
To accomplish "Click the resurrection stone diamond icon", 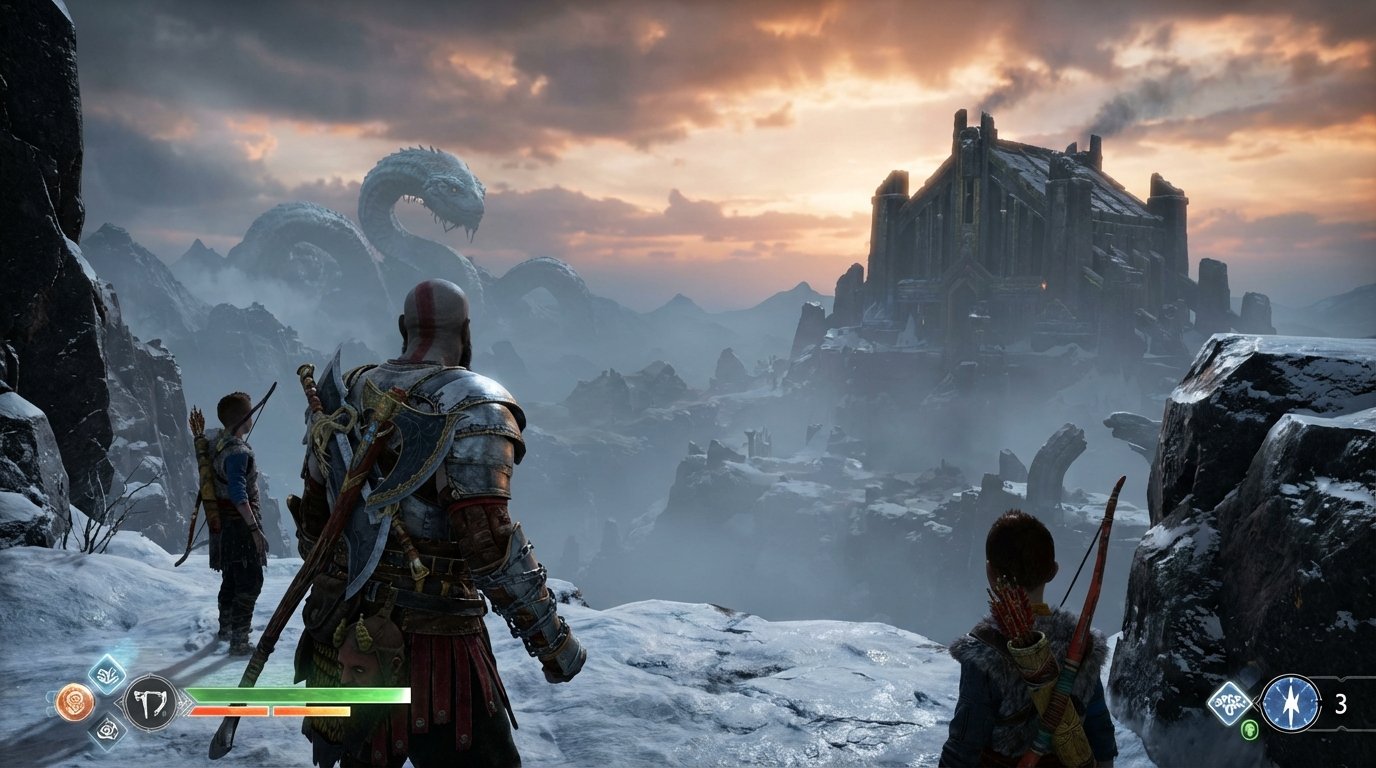I will (1230, 703).
